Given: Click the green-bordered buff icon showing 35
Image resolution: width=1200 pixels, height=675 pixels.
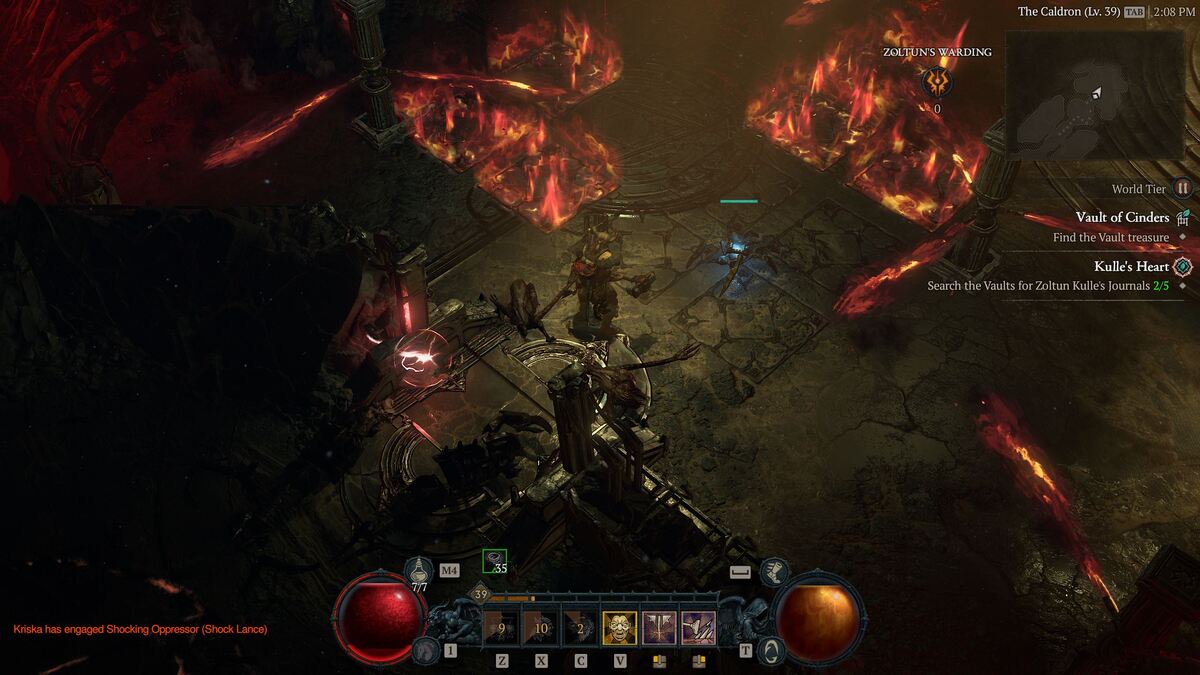Looking at the screenshot, I should 494,562.
